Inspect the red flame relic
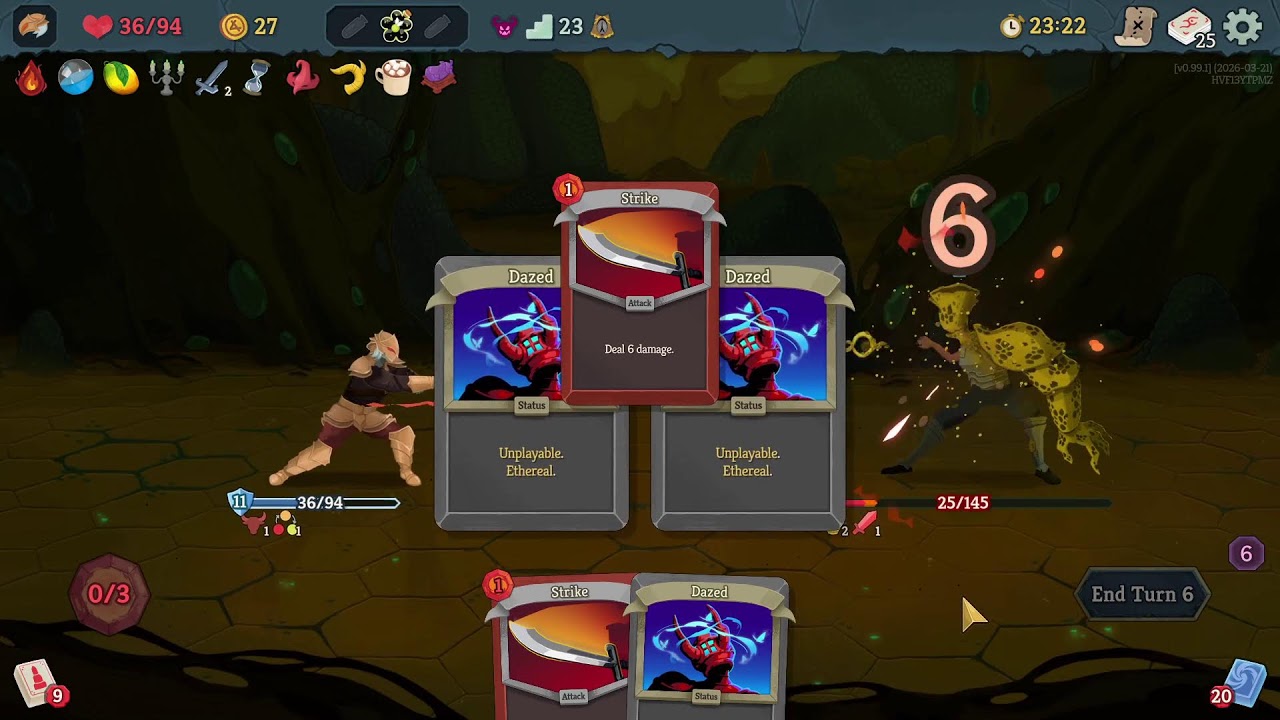The width and height of the screenshot is (1280, 720). [x=31, y=78]
